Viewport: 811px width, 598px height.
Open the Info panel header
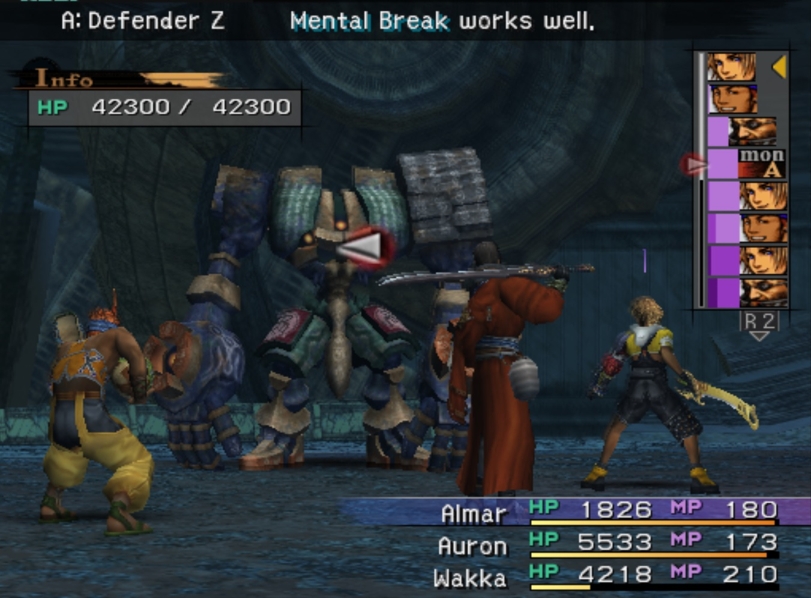pos(65,79)
